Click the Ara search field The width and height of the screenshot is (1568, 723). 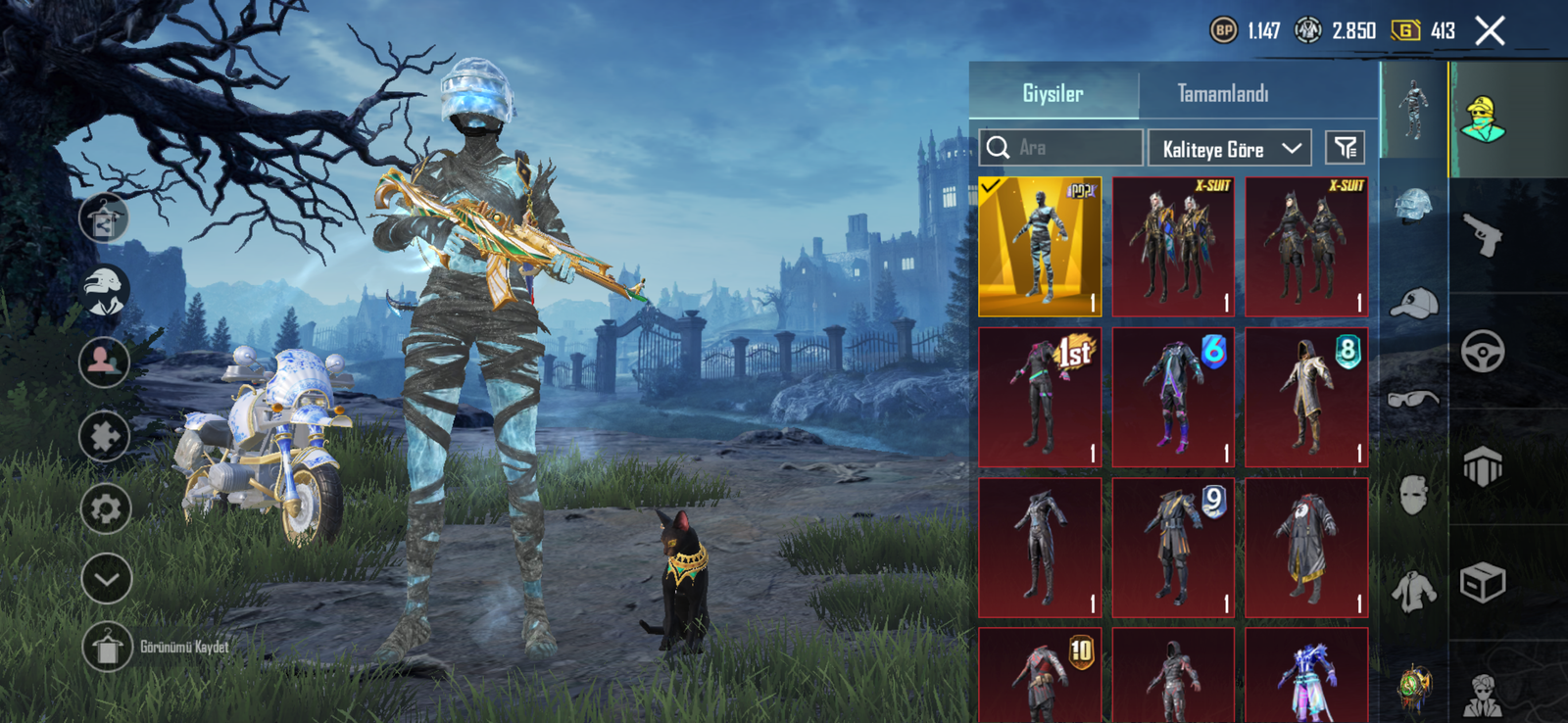tap(1061, 148)
